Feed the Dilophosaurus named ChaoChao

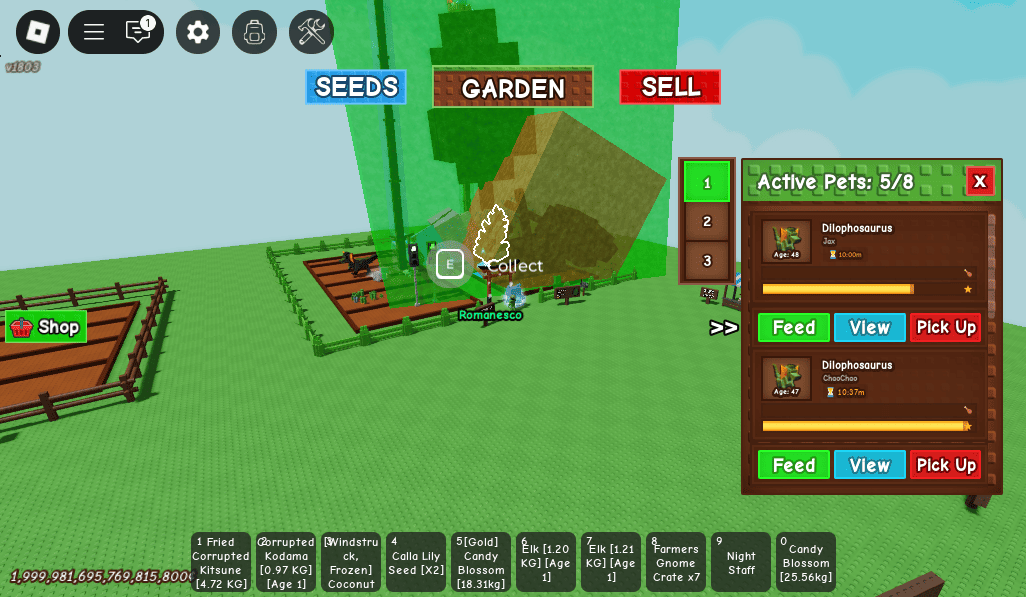coord(793,465)
